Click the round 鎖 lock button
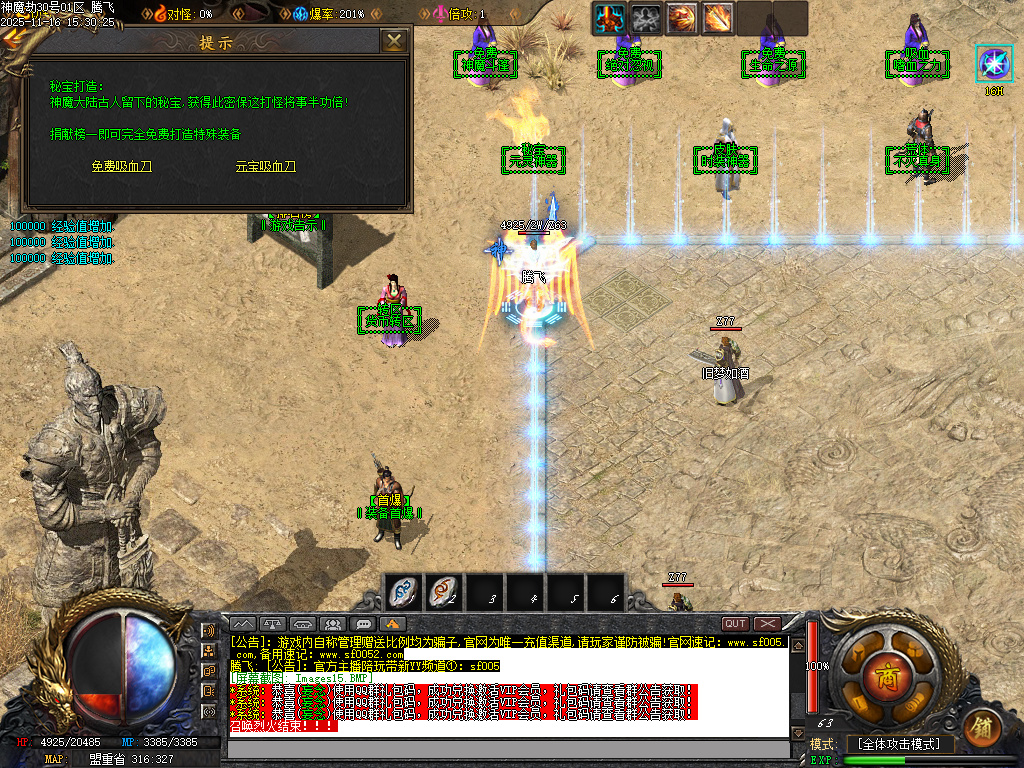Screen dimensions: 1024x768 [x=983, y=726]
